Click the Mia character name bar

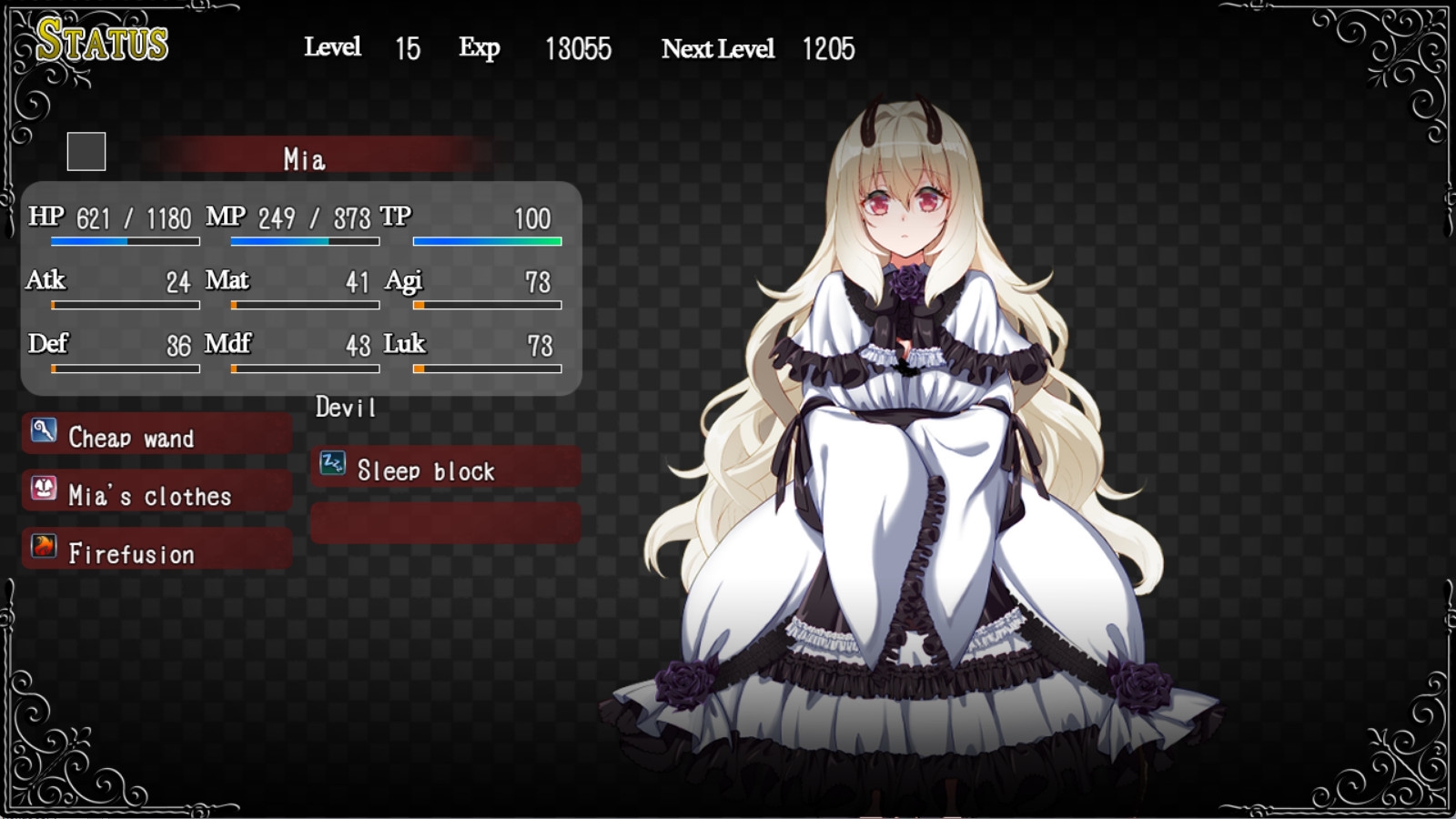click(306, 158)
